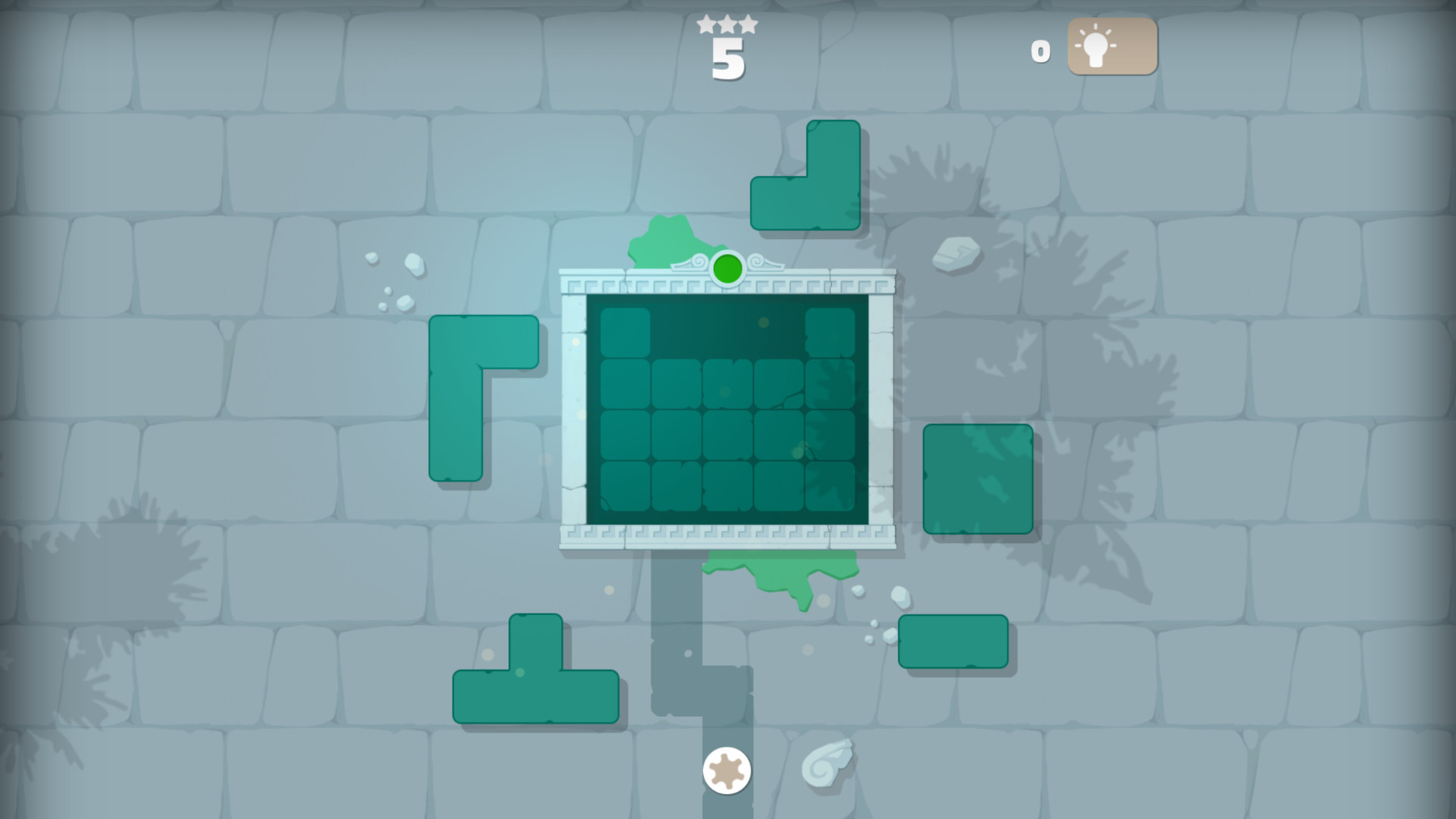Open settings via the gear icon
The height and width of the screenshot is (819, 1456).
click(727, 770)
